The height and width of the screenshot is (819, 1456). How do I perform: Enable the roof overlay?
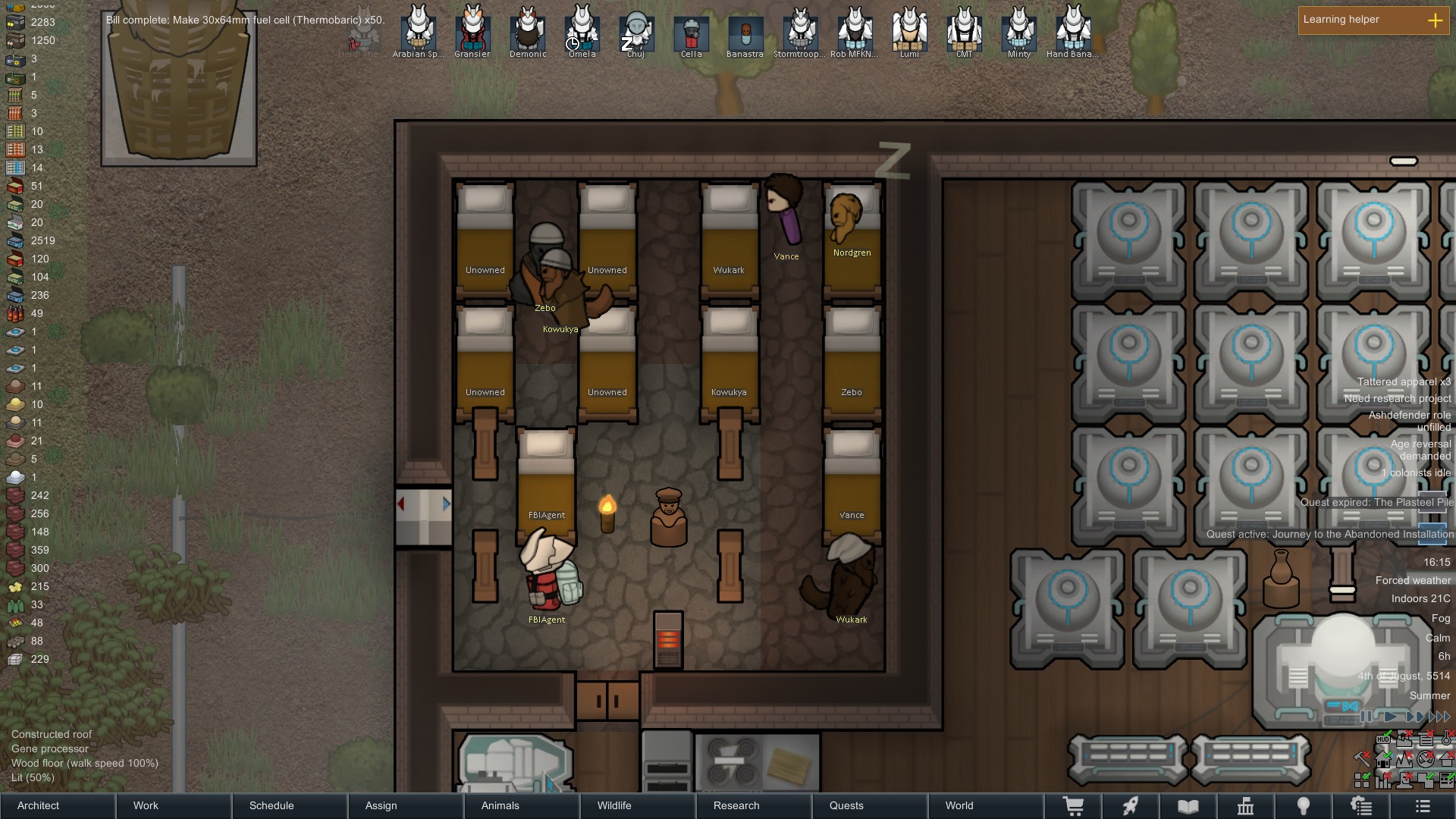[1447, 759]
